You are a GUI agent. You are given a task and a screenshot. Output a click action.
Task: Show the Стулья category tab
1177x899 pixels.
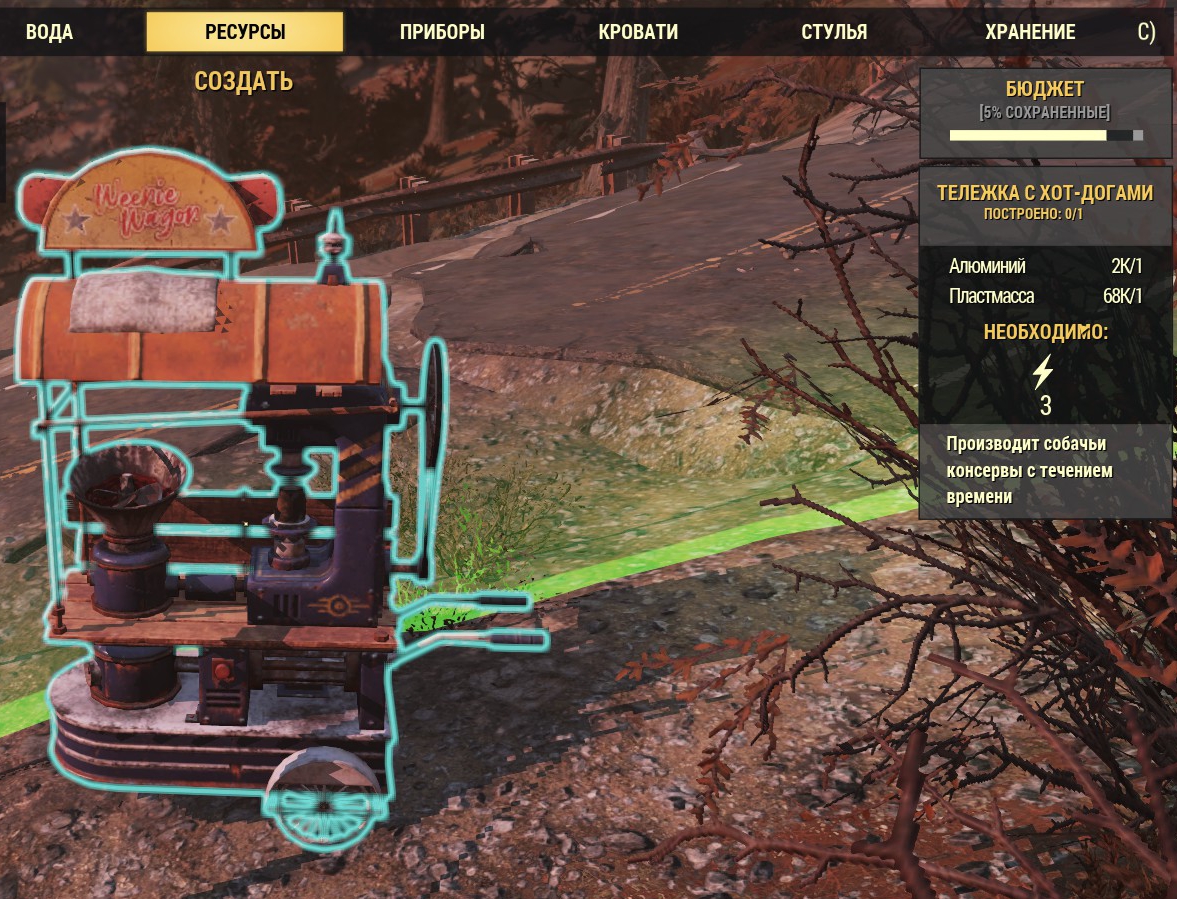[x=834, y=32]
